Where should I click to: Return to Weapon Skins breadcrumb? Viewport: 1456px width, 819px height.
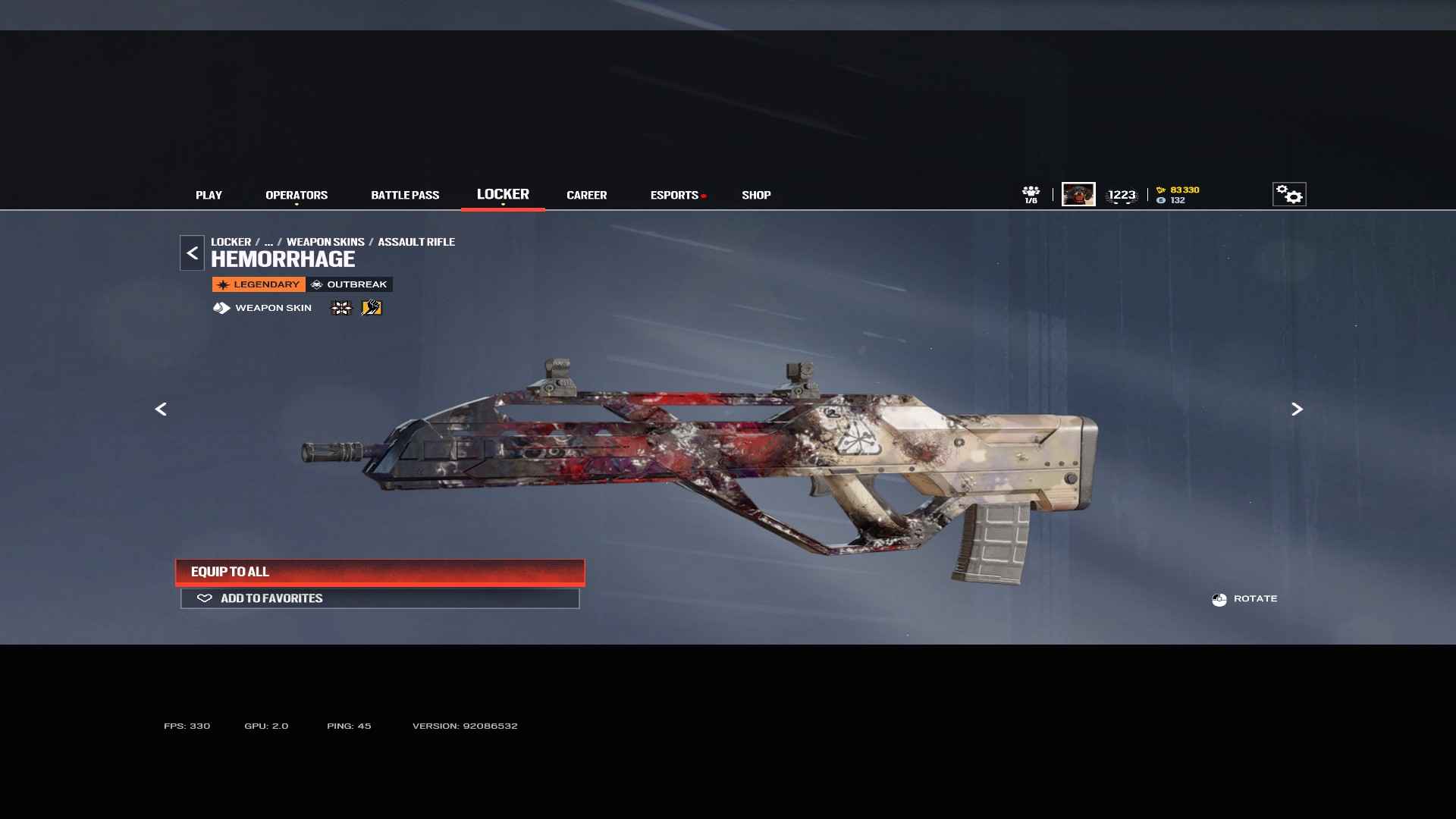[325, 242]
